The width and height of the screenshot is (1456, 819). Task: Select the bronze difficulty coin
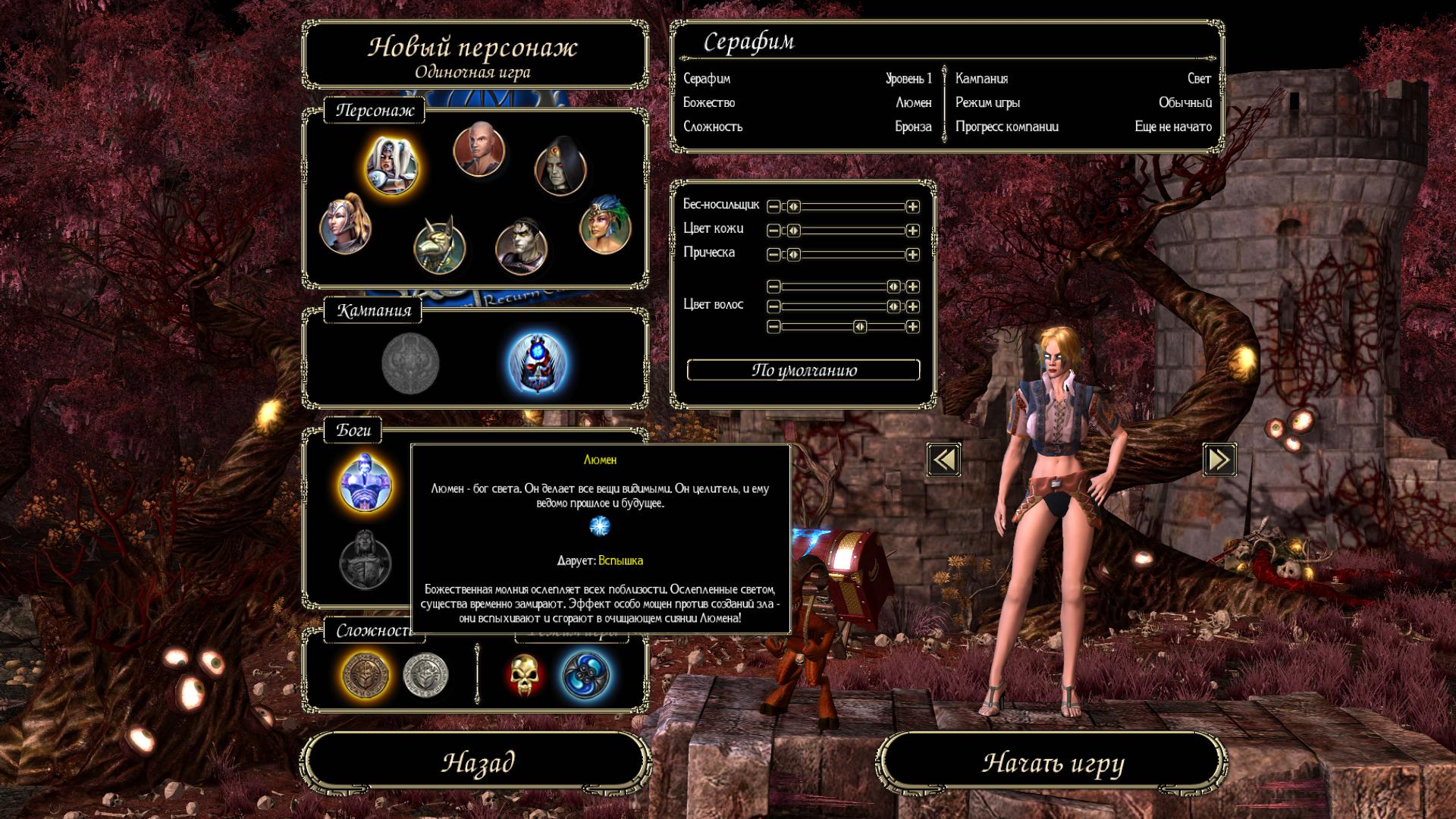[366, 674]
